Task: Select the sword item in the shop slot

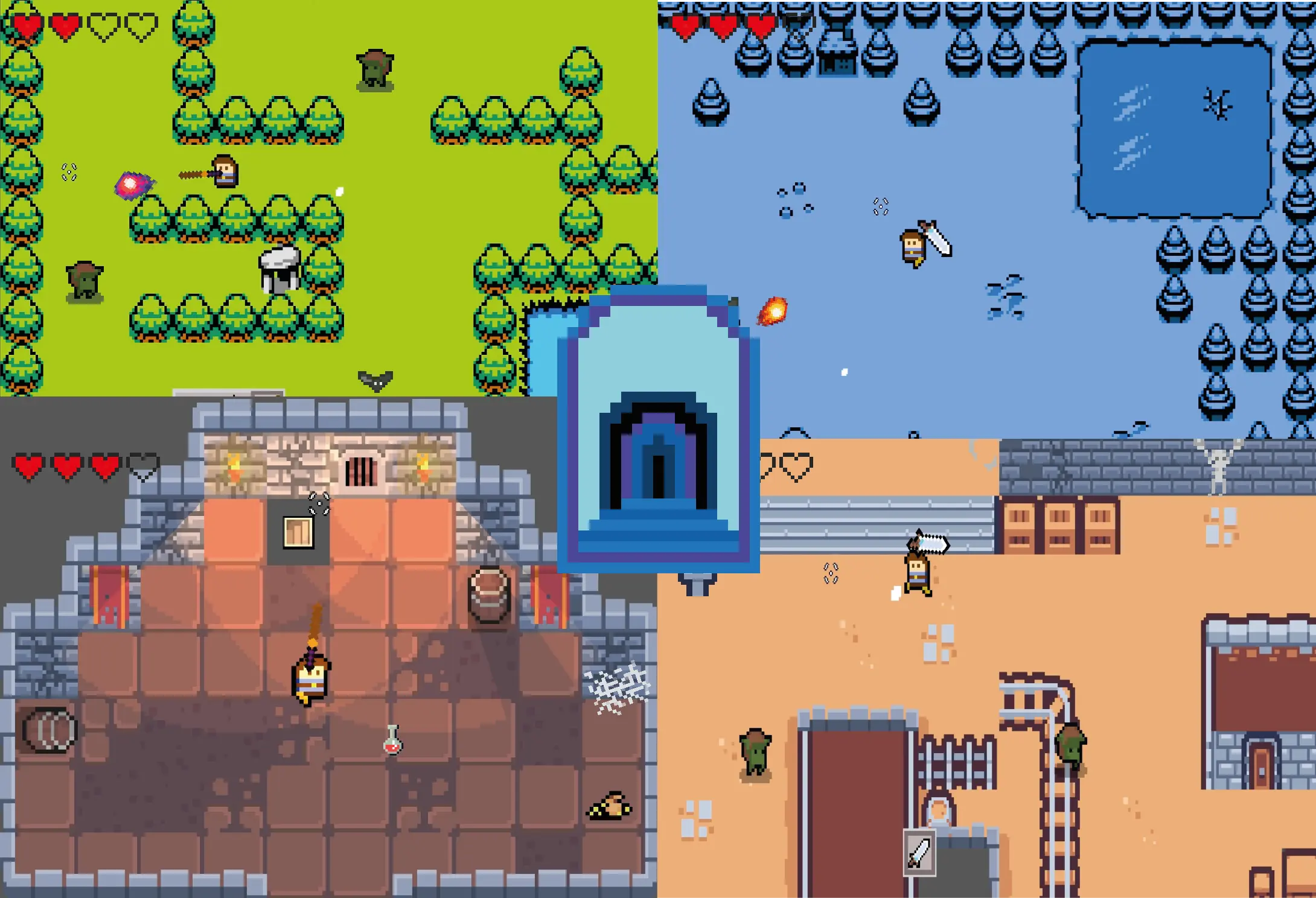Action: pyautogui.click(x=920, y=854)
